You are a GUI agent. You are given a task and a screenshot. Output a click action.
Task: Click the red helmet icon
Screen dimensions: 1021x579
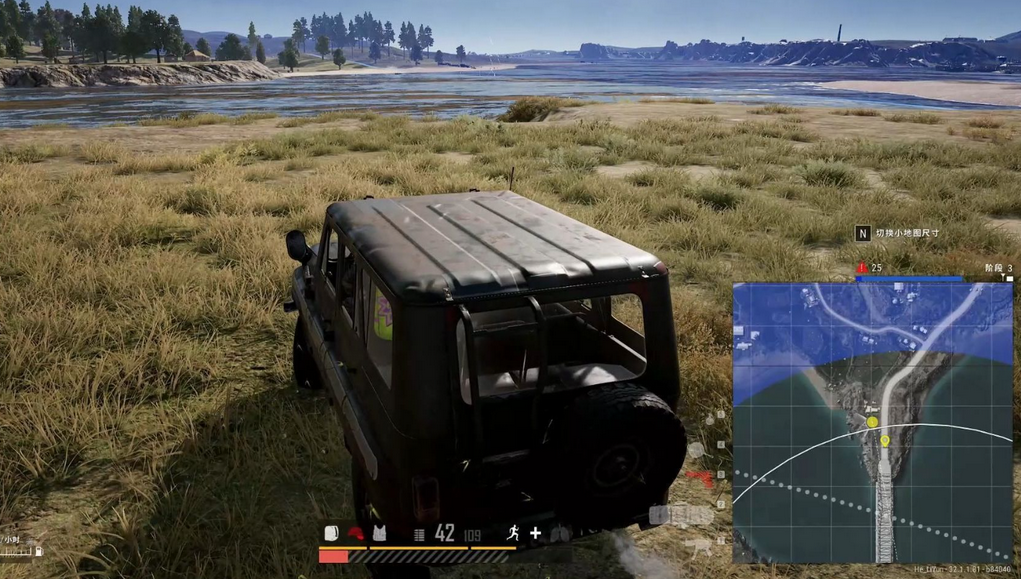(x=355, y=534)
